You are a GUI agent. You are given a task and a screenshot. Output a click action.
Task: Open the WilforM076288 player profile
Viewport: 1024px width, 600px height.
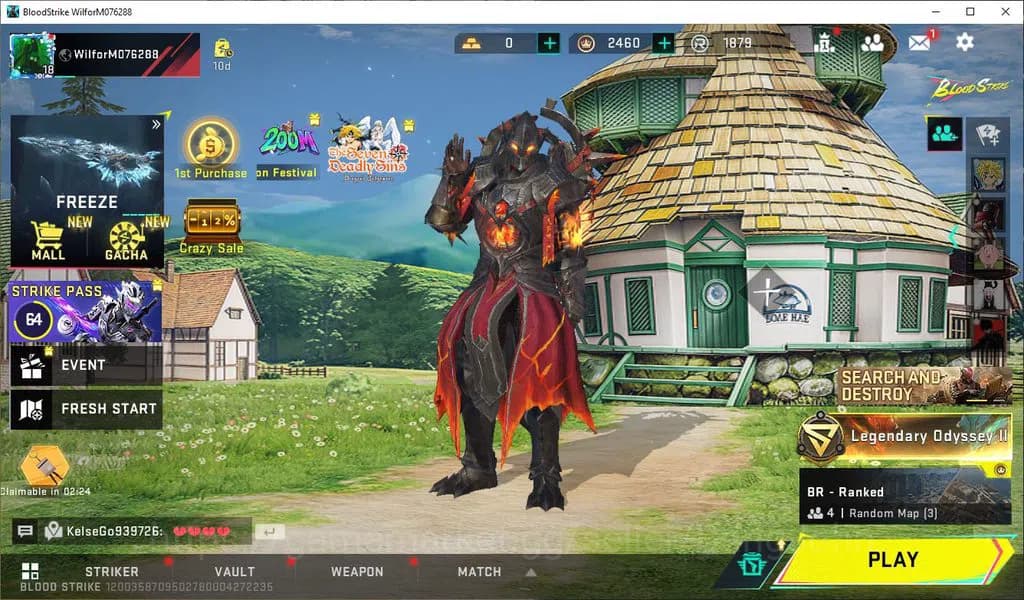tap(105, 54)
